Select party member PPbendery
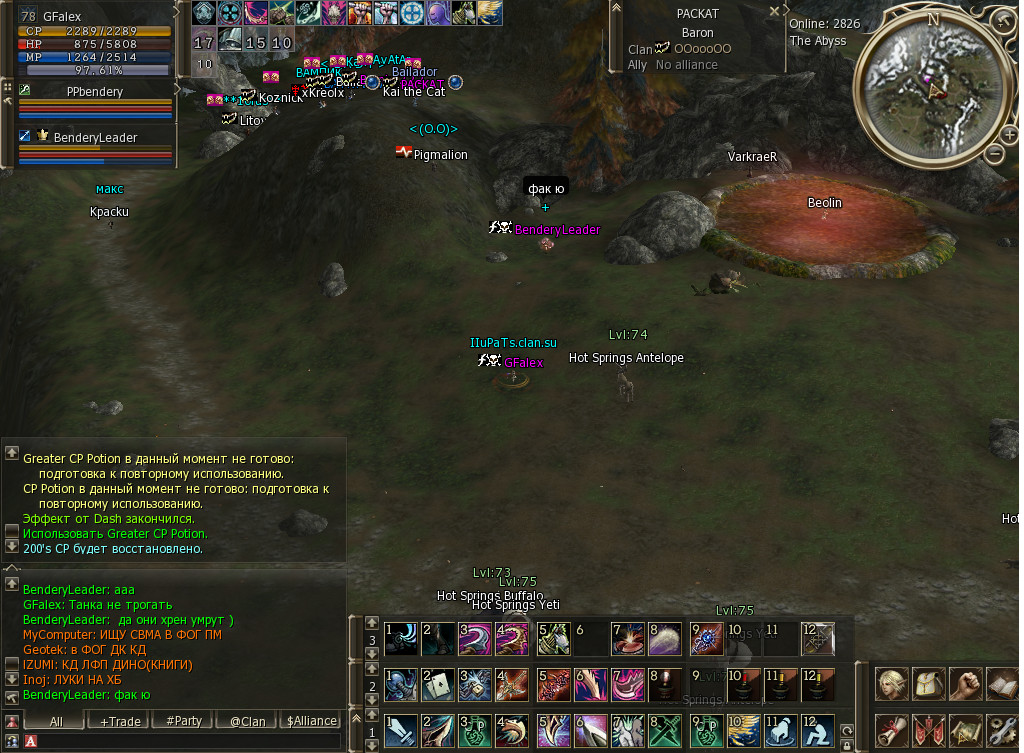 (95, 91)
